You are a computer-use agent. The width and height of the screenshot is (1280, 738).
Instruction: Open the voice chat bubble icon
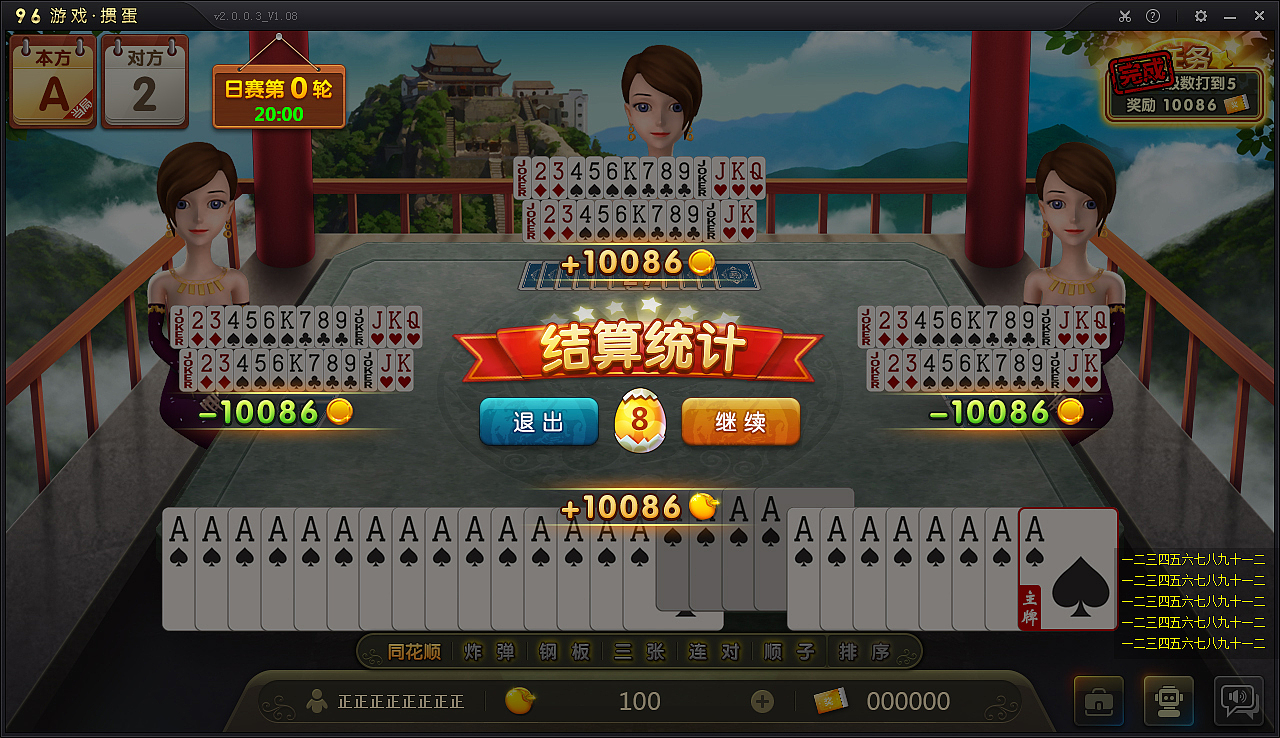[x=1238, y=701]
